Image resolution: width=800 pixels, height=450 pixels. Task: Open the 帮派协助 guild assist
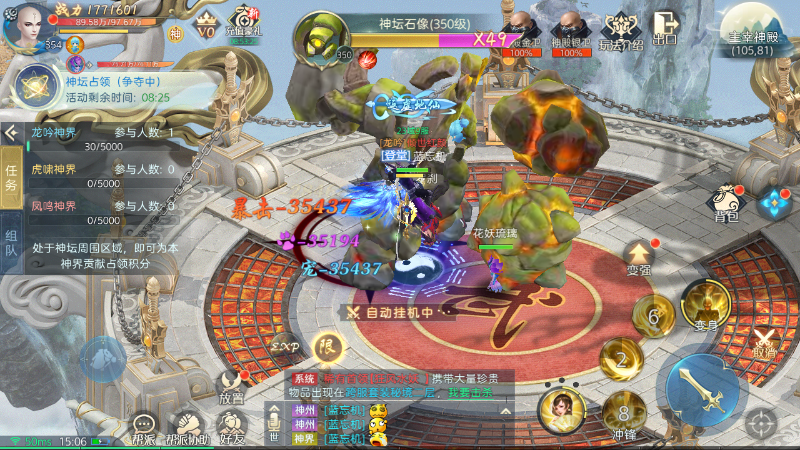point(187,425)
